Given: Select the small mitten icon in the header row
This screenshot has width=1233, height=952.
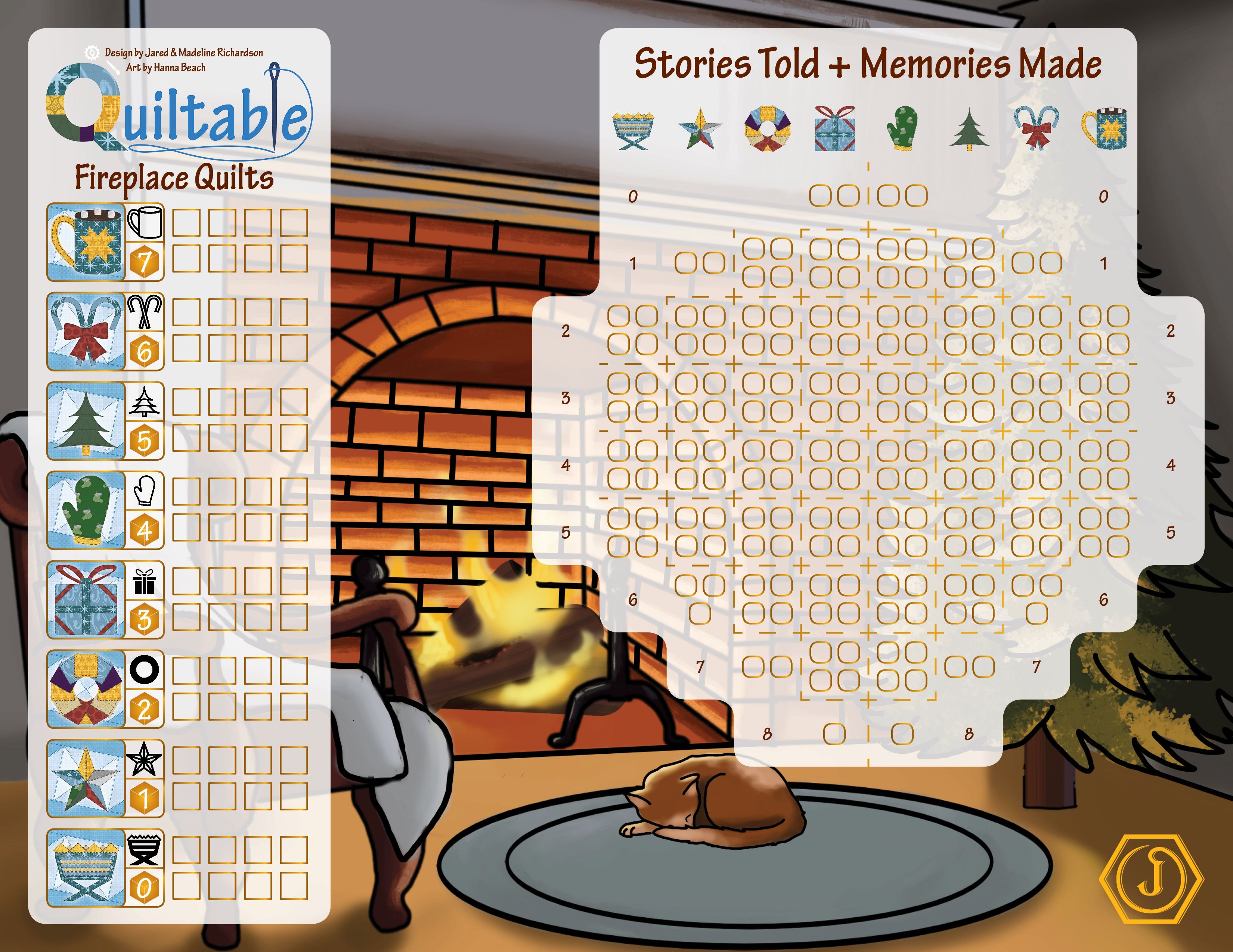Looking at the screenshot, I should [x=903, y=129].
